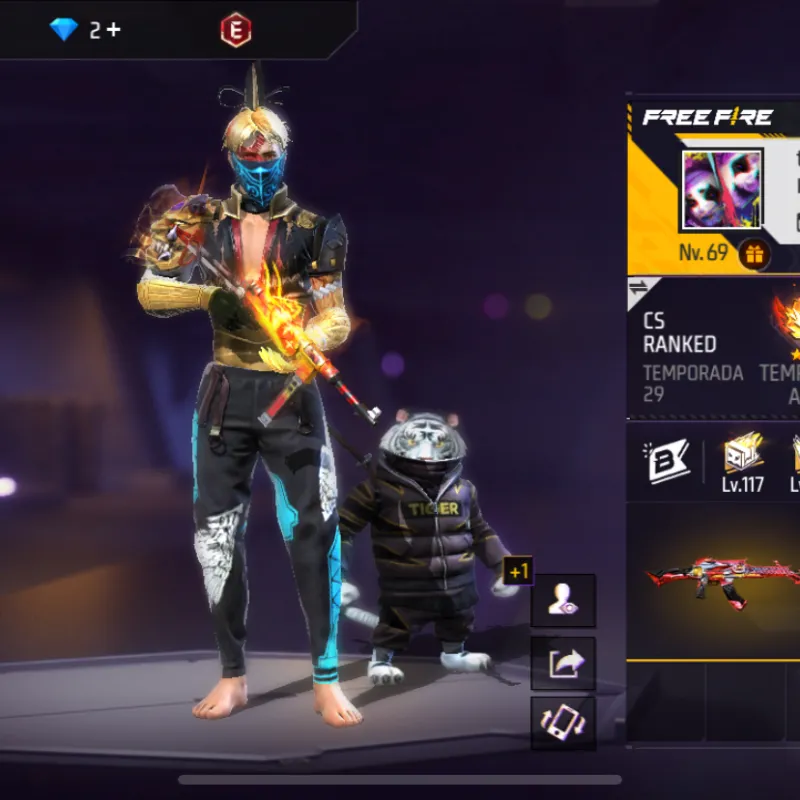Add diamonds with the plus button
The image size is (800, 800).
pyautogui.click(x=113, y=30)
